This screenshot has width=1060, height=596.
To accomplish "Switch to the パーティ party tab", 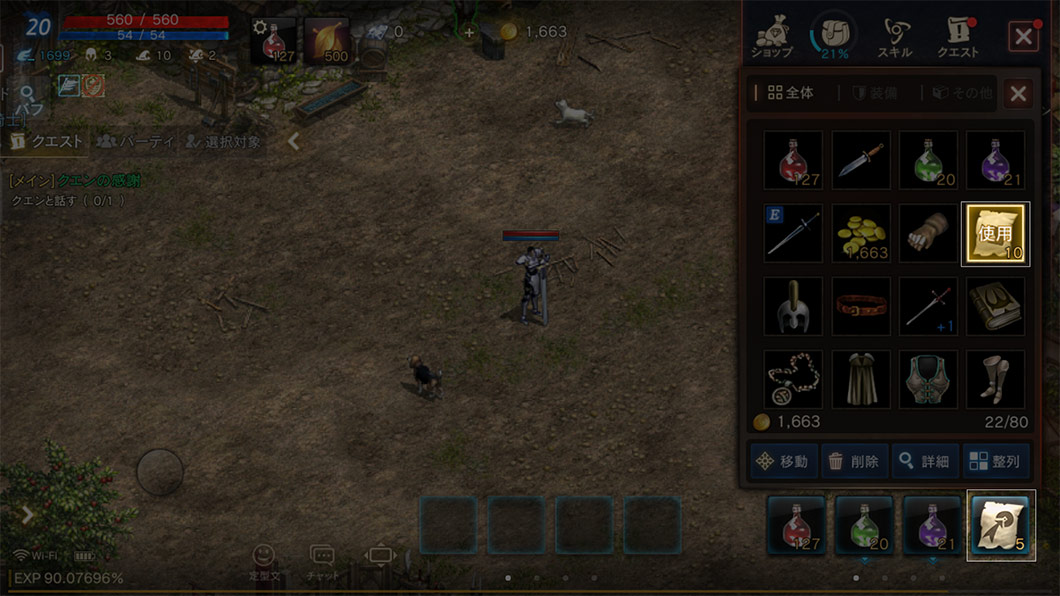I will click(135, 142).
